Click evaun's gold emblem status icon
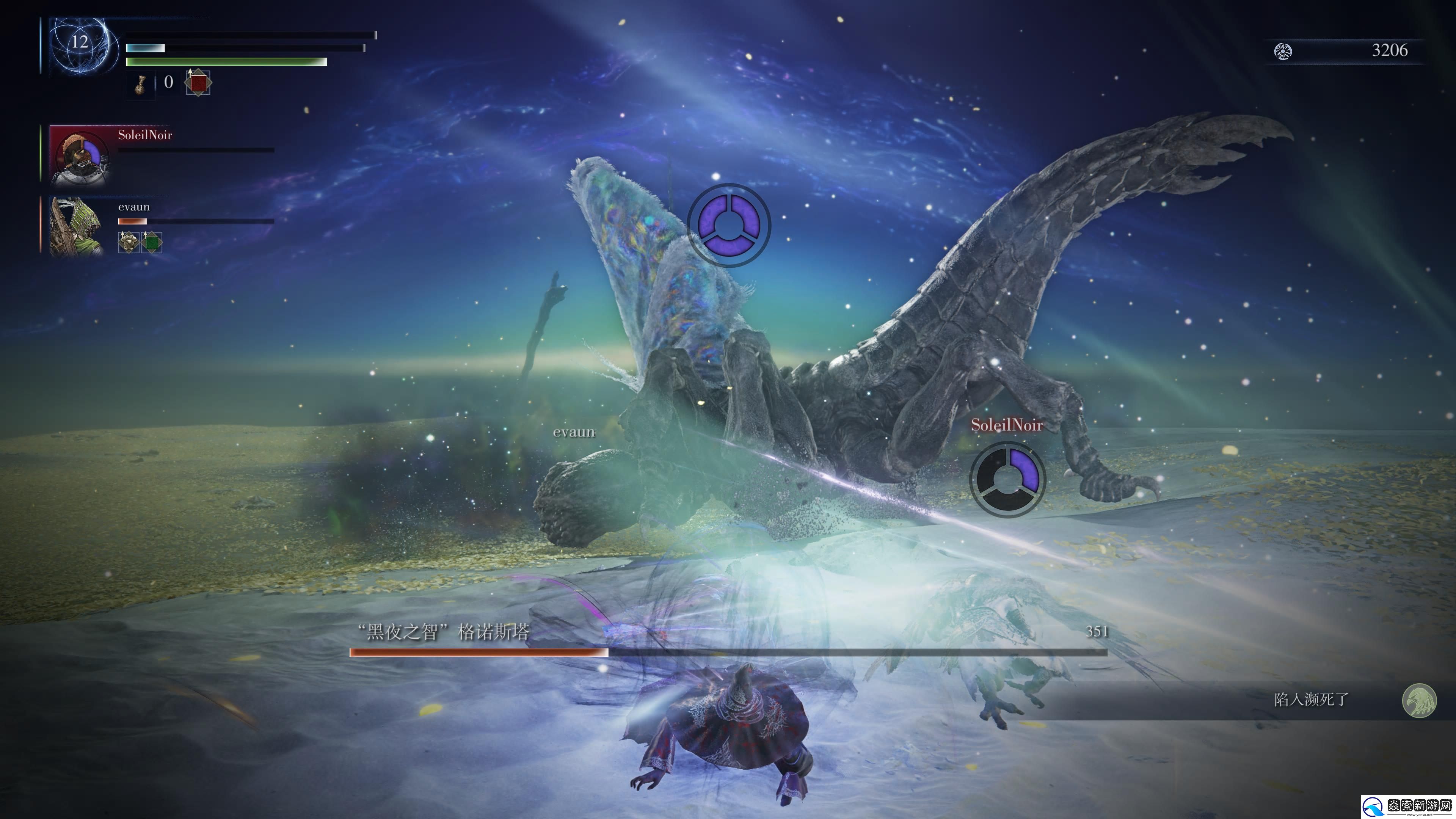 [x=128, y=243]
